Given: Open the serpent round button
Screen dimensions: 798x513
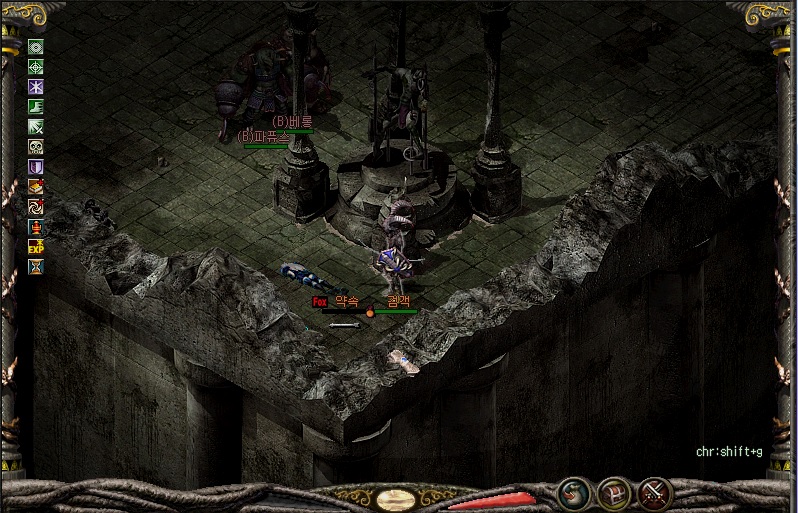Looking at the screenshot, I should pos(574,494).
